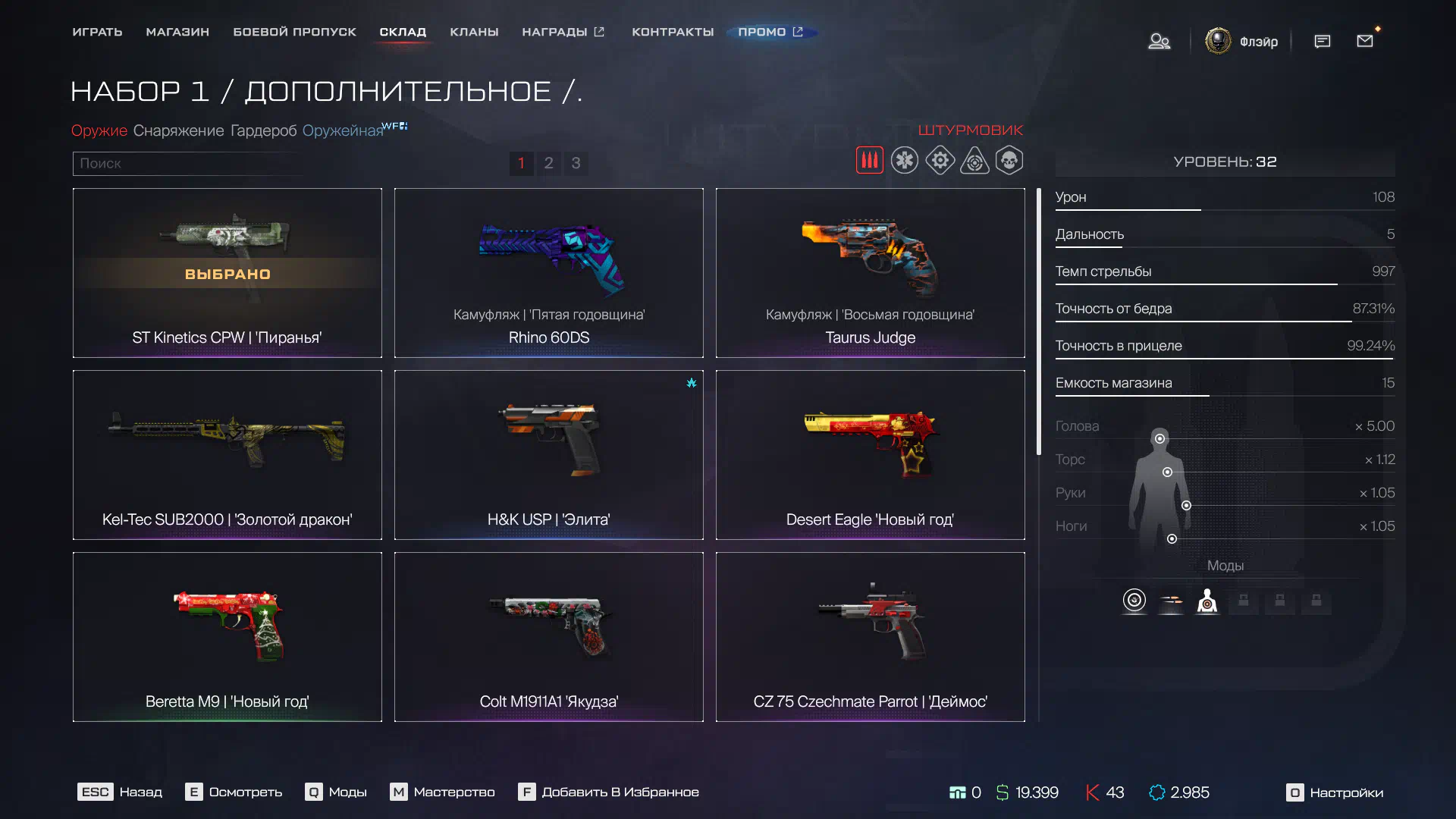Follow the Промо external link
This screenshot has height=819, width=1456.
770,32
